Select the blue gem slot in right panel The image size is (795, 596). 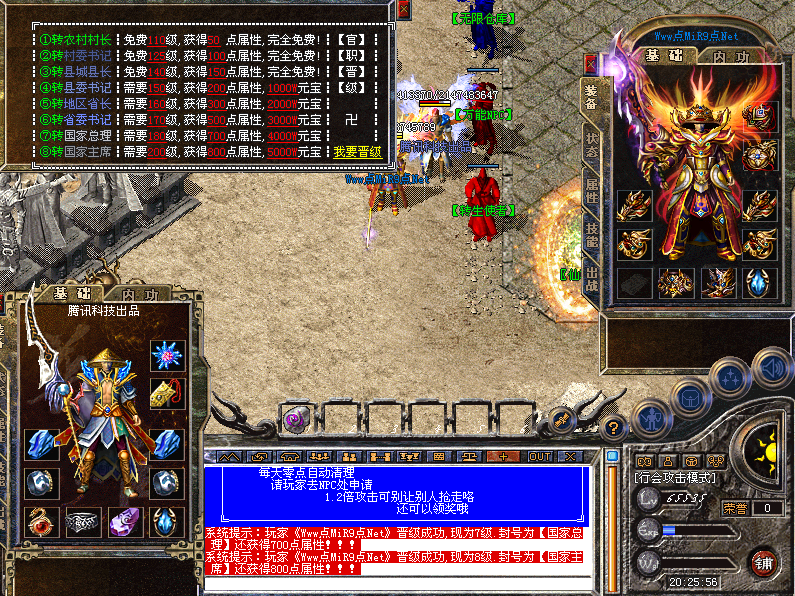758,282
